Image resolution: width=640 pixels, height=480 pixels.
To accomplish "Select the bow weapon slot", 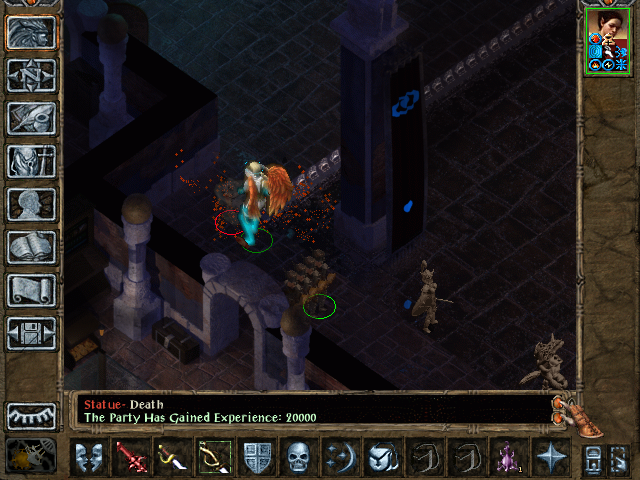I will 215,458.
